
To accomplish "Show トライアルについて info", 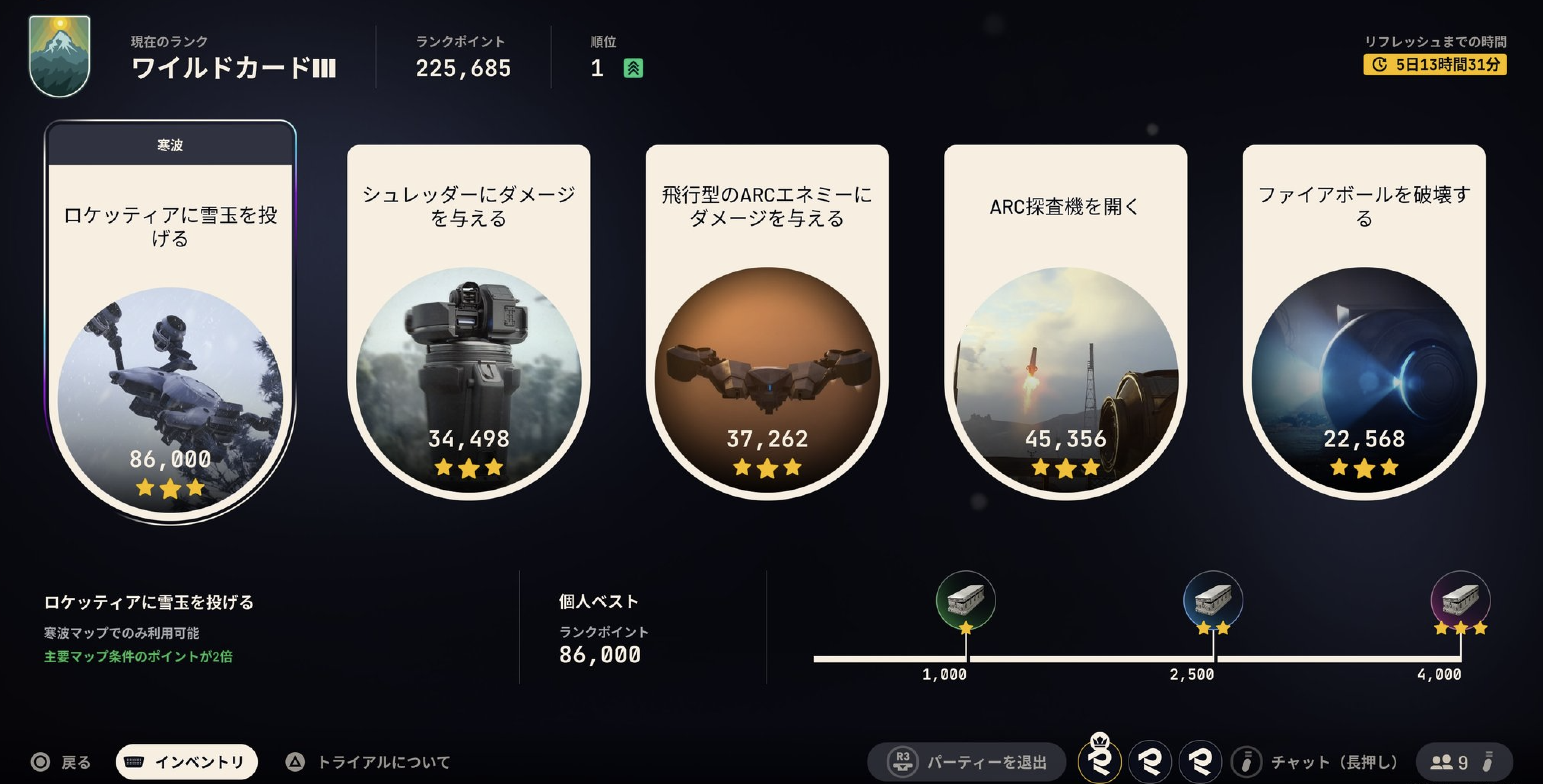I will tap(368, 762).
